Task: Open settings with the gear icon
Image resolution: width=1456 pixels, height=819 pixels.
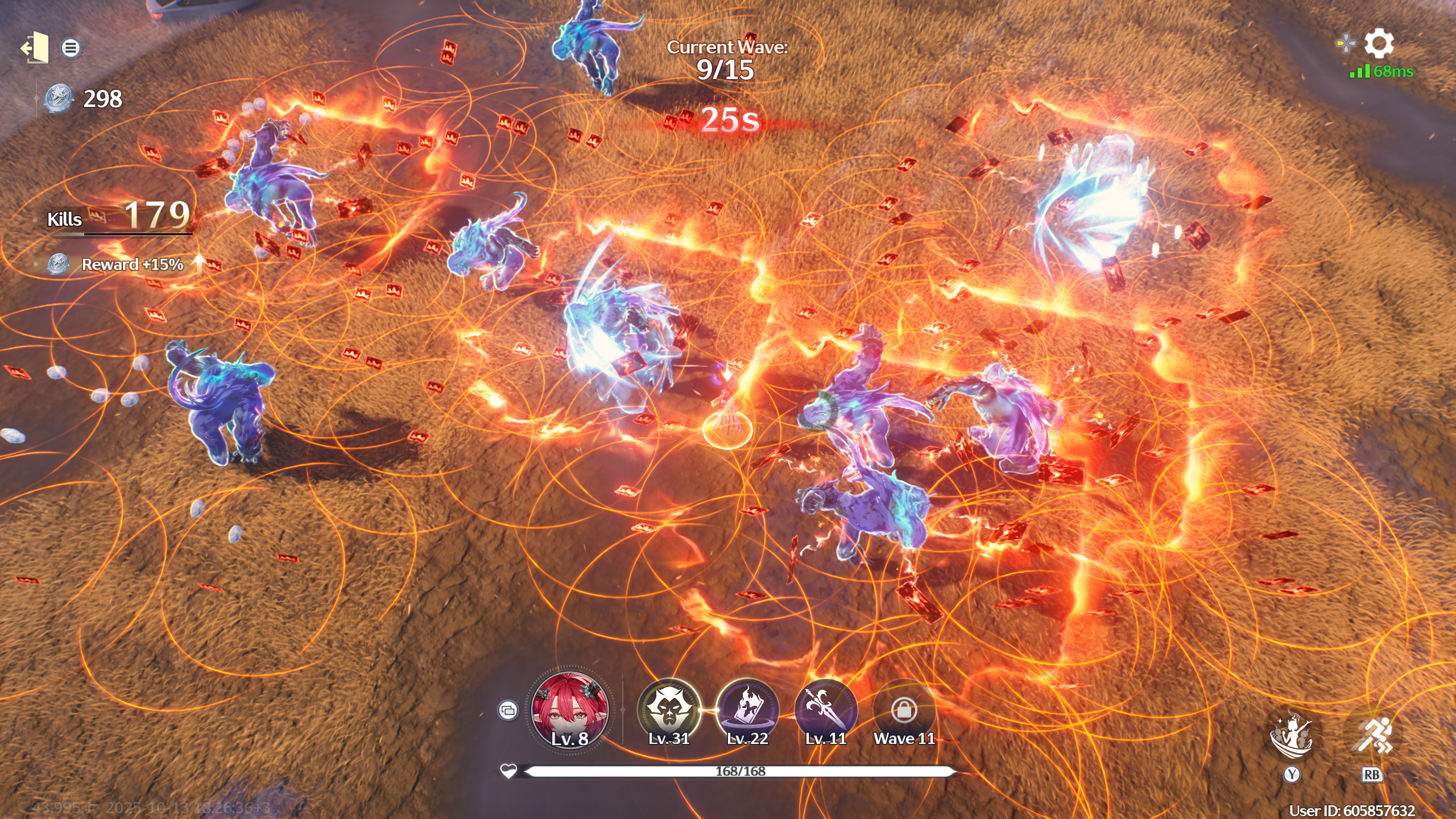Action: point(1379,43)
